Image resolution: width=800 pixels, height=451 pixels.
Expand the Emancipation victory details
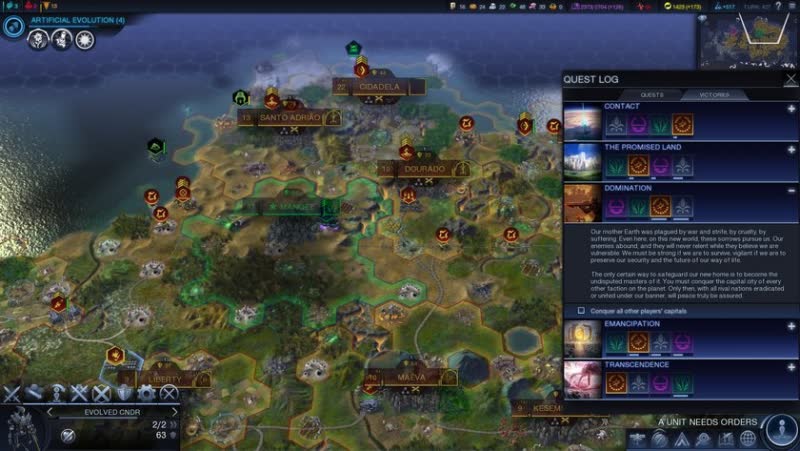[791, 326]
